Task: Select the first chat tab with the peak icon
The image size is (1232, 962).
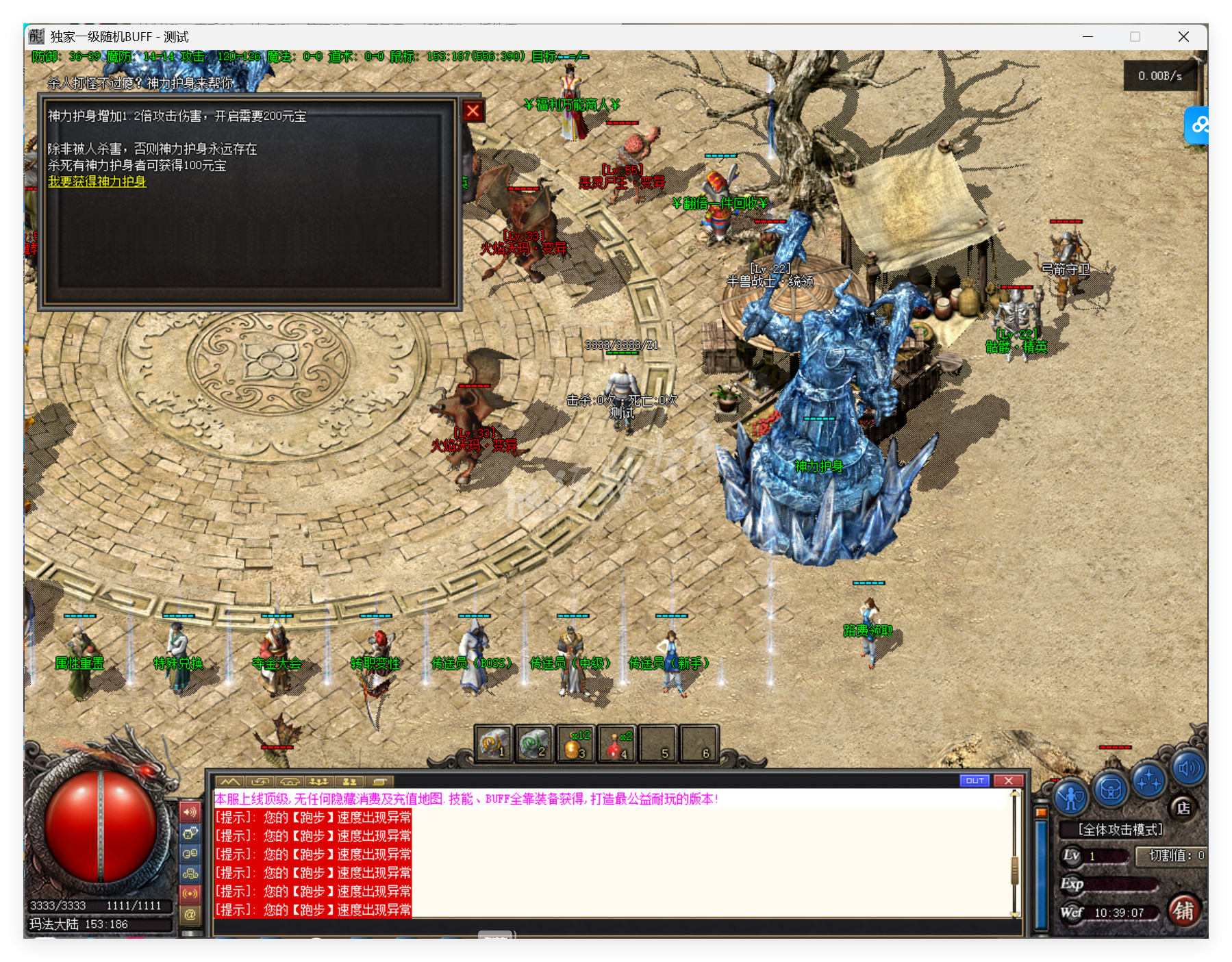Action: point(230,781)
